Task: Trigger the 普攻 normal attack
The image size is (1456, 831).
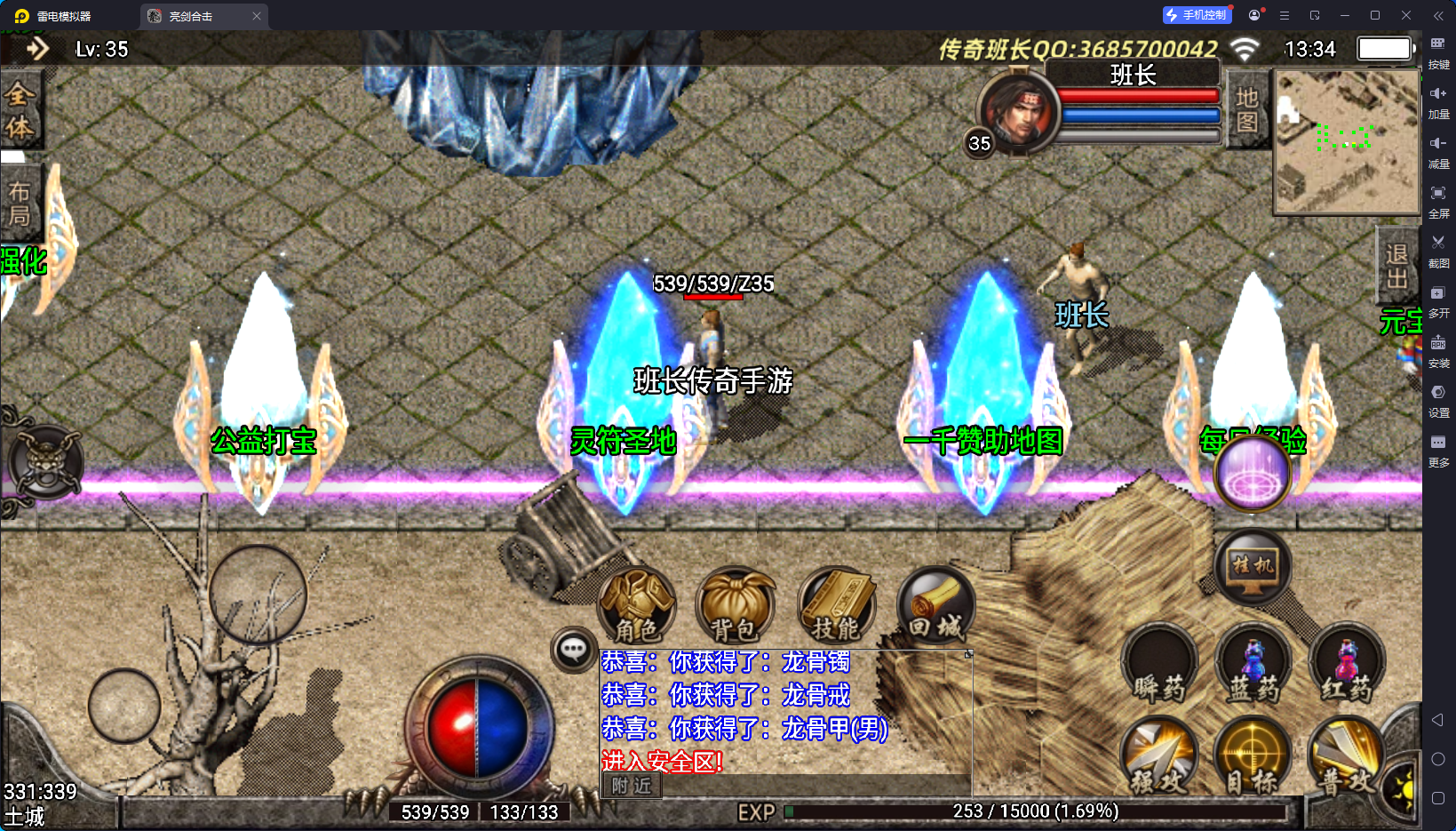Action: [1347, 756]
